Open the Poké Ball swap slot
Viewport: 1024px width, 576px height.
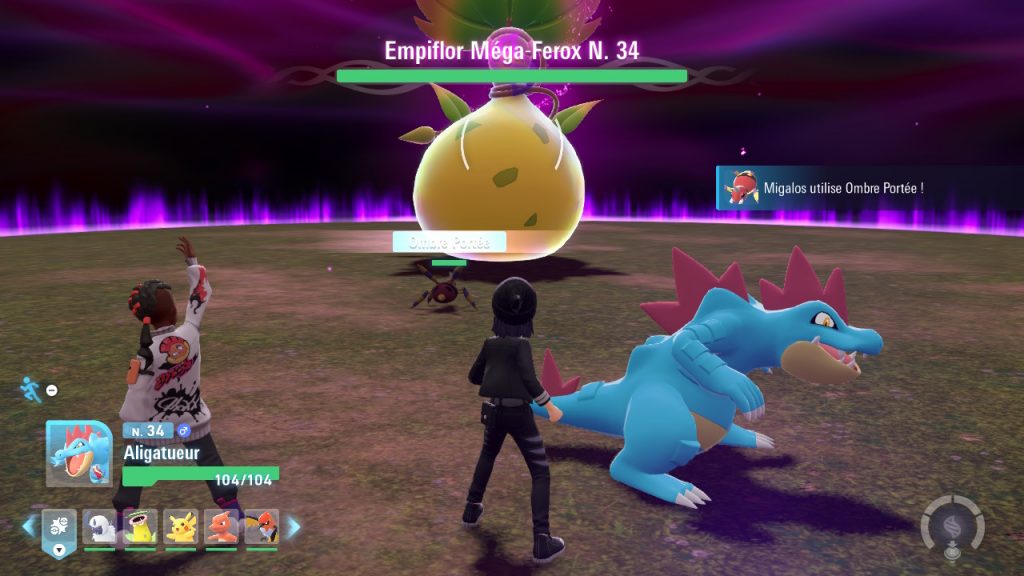click(x=58, y=526)
